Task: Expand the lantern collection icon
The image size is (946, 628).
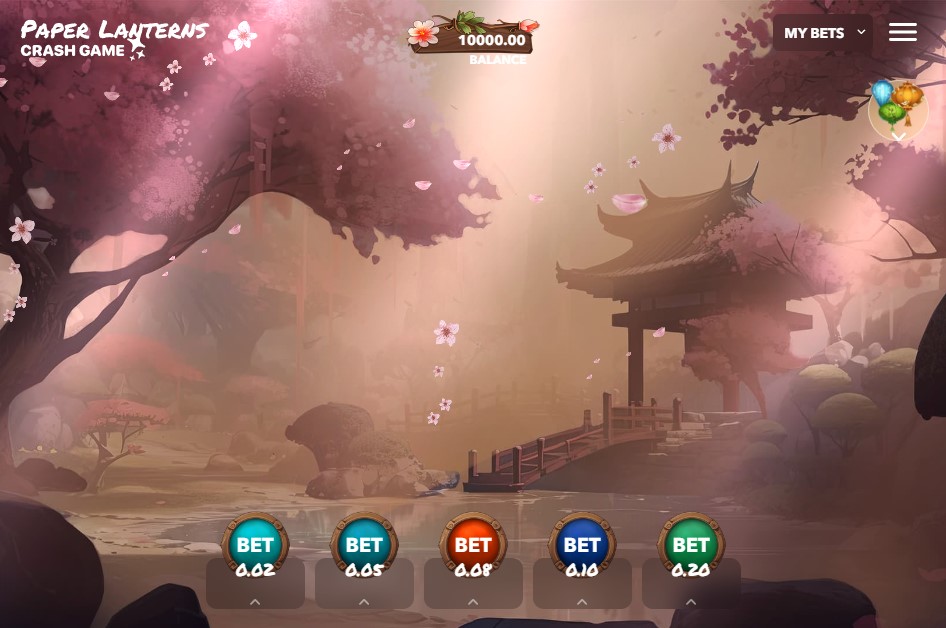Action: (898, 111)
